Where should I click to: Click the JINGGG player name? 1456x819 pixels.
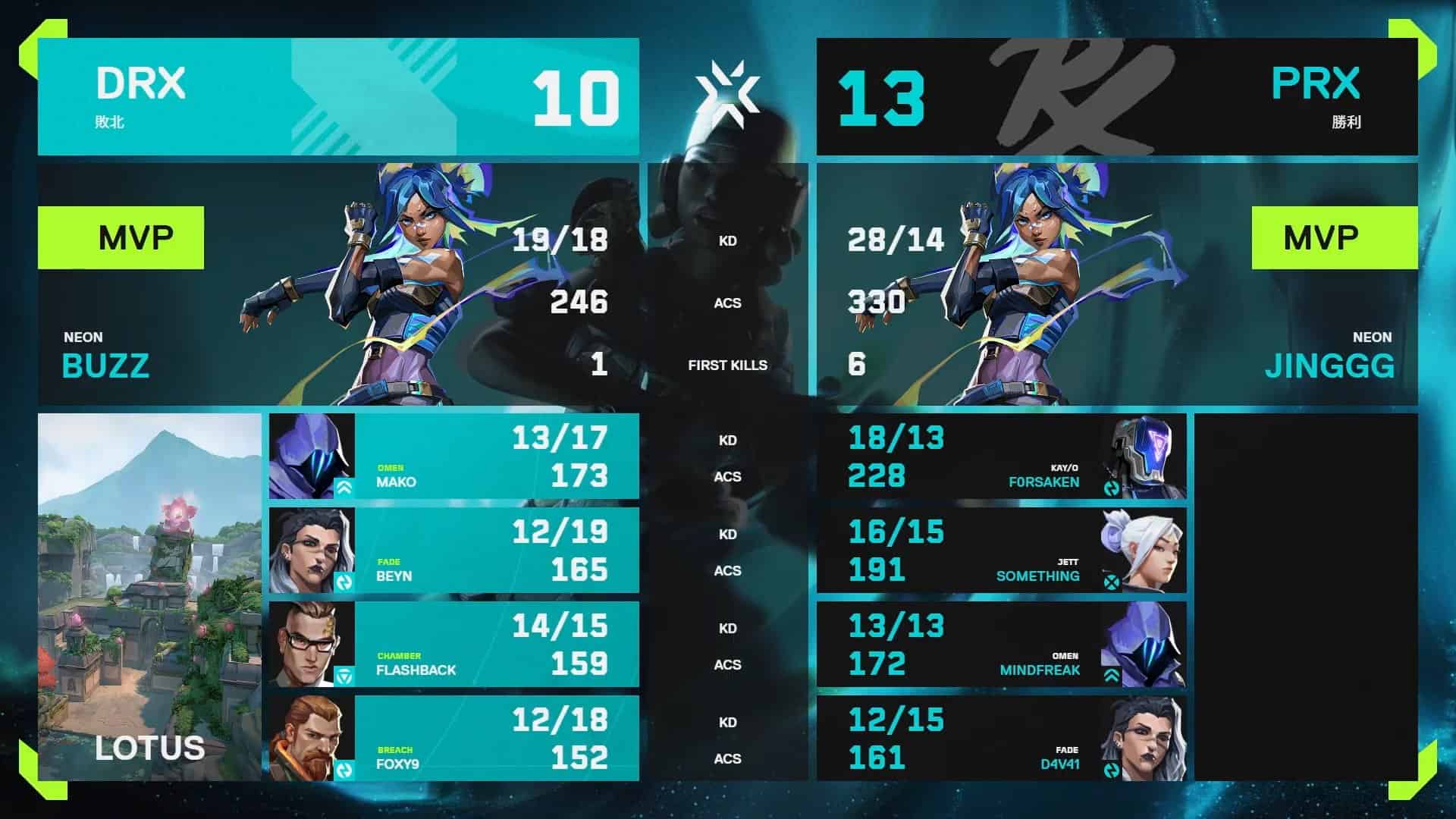(1329, 368)
